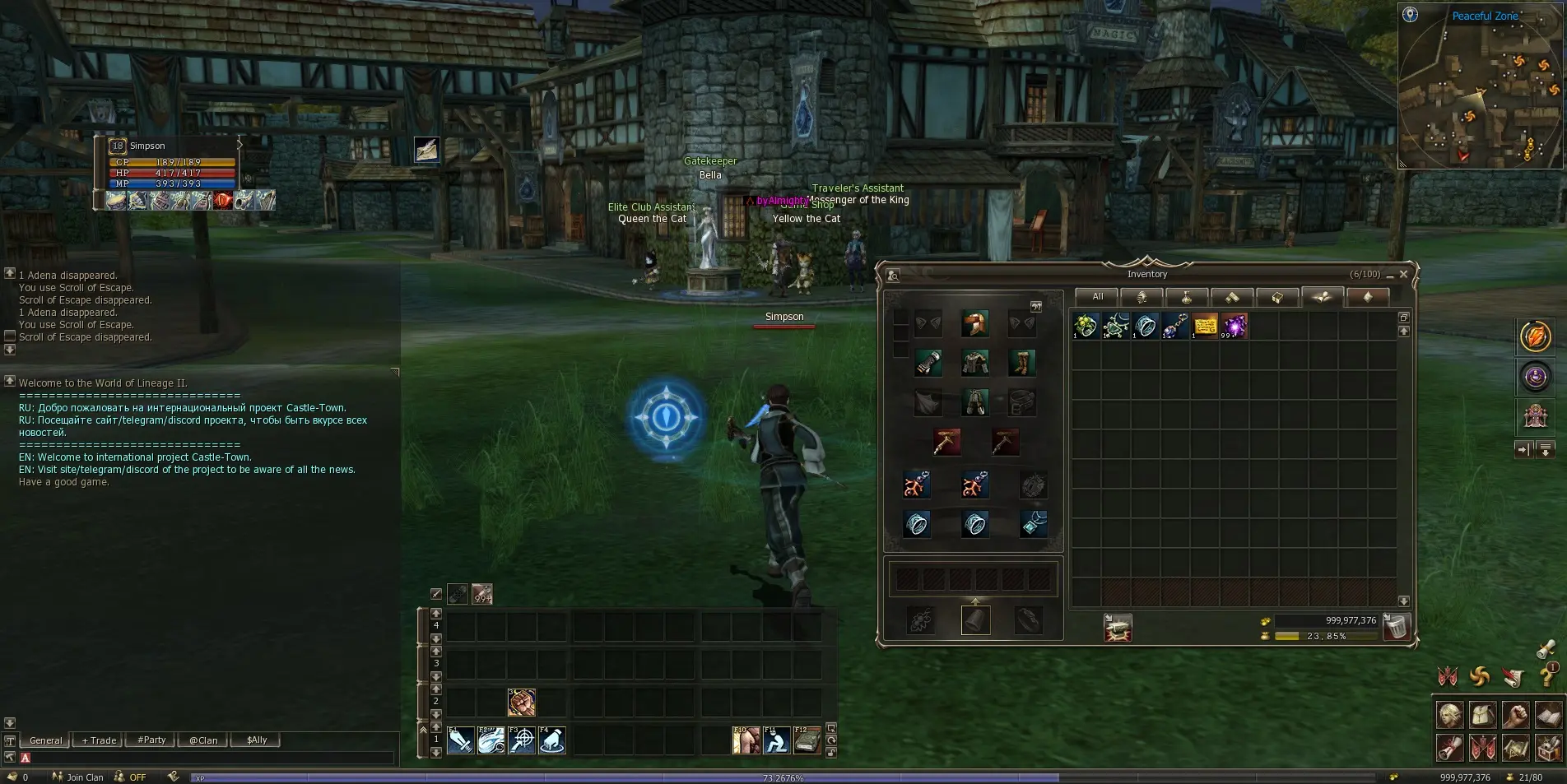
Task: Use the F11 sit/stand action
Action: (x=776, y=740)
